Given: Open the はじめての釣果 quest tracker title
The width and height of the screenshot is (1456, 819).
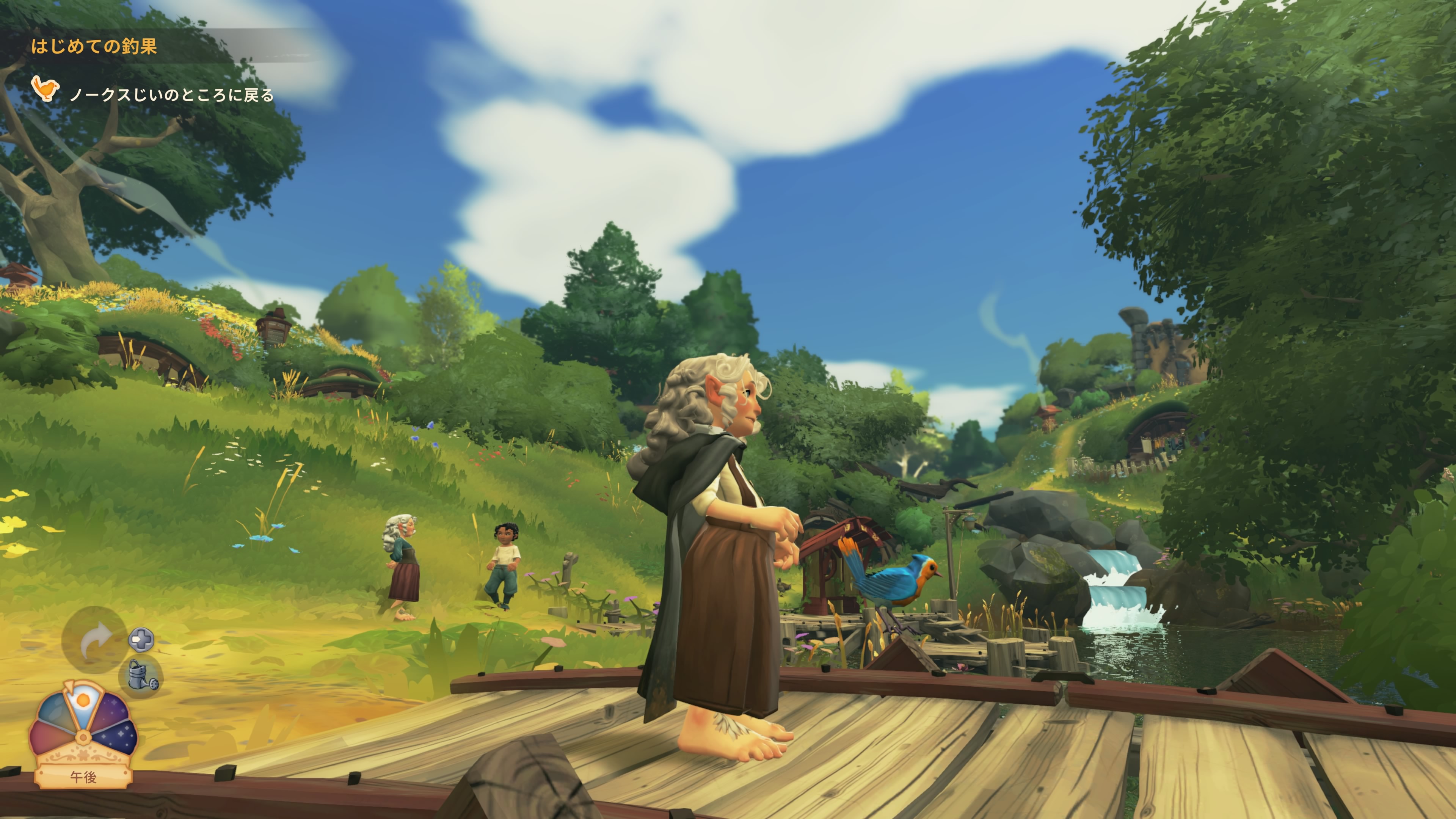Looking at the screenshot, I should pos(94,46).
